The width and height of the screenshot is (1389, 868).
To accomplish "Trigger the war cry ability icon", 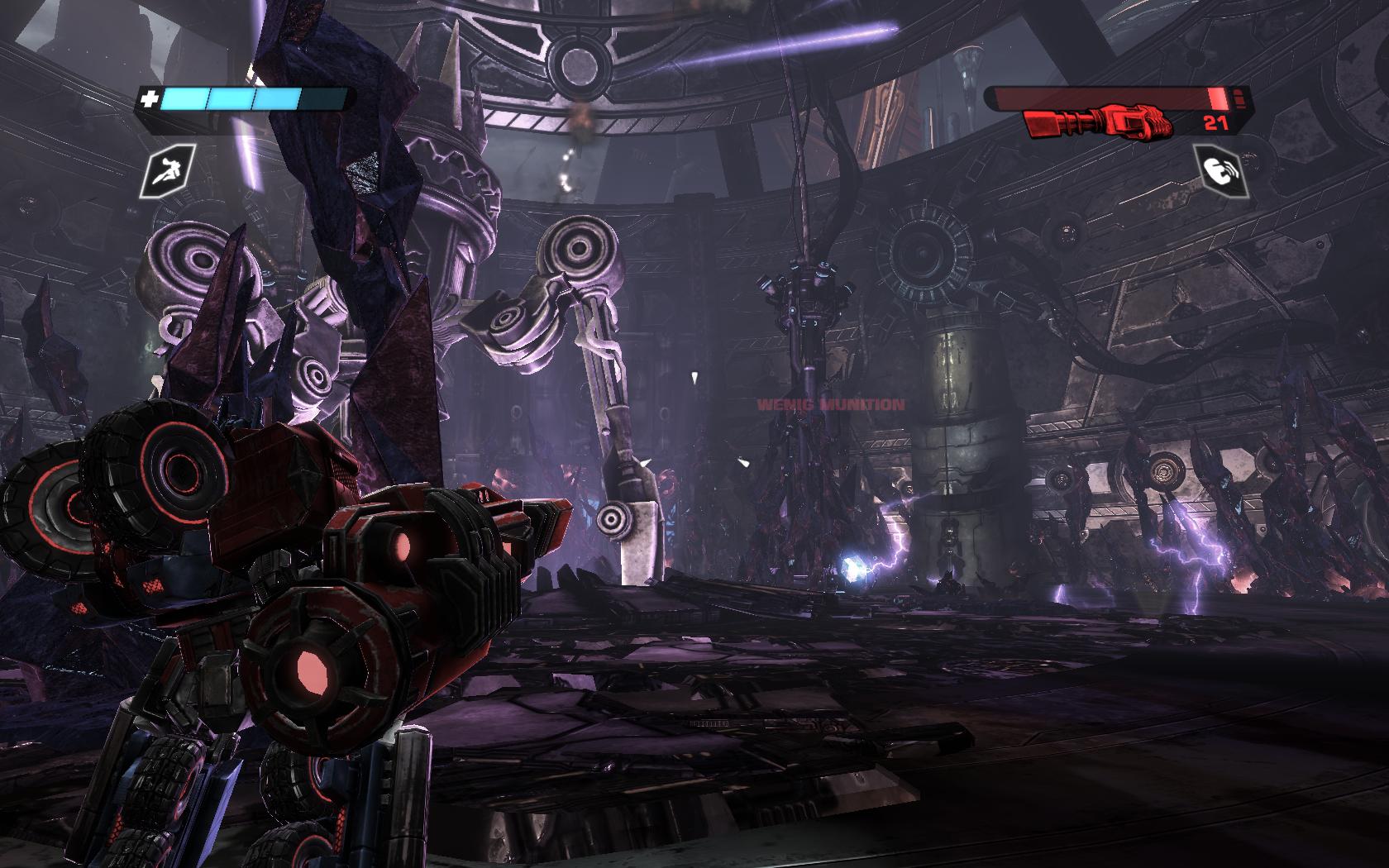I will click(1218, 170).
